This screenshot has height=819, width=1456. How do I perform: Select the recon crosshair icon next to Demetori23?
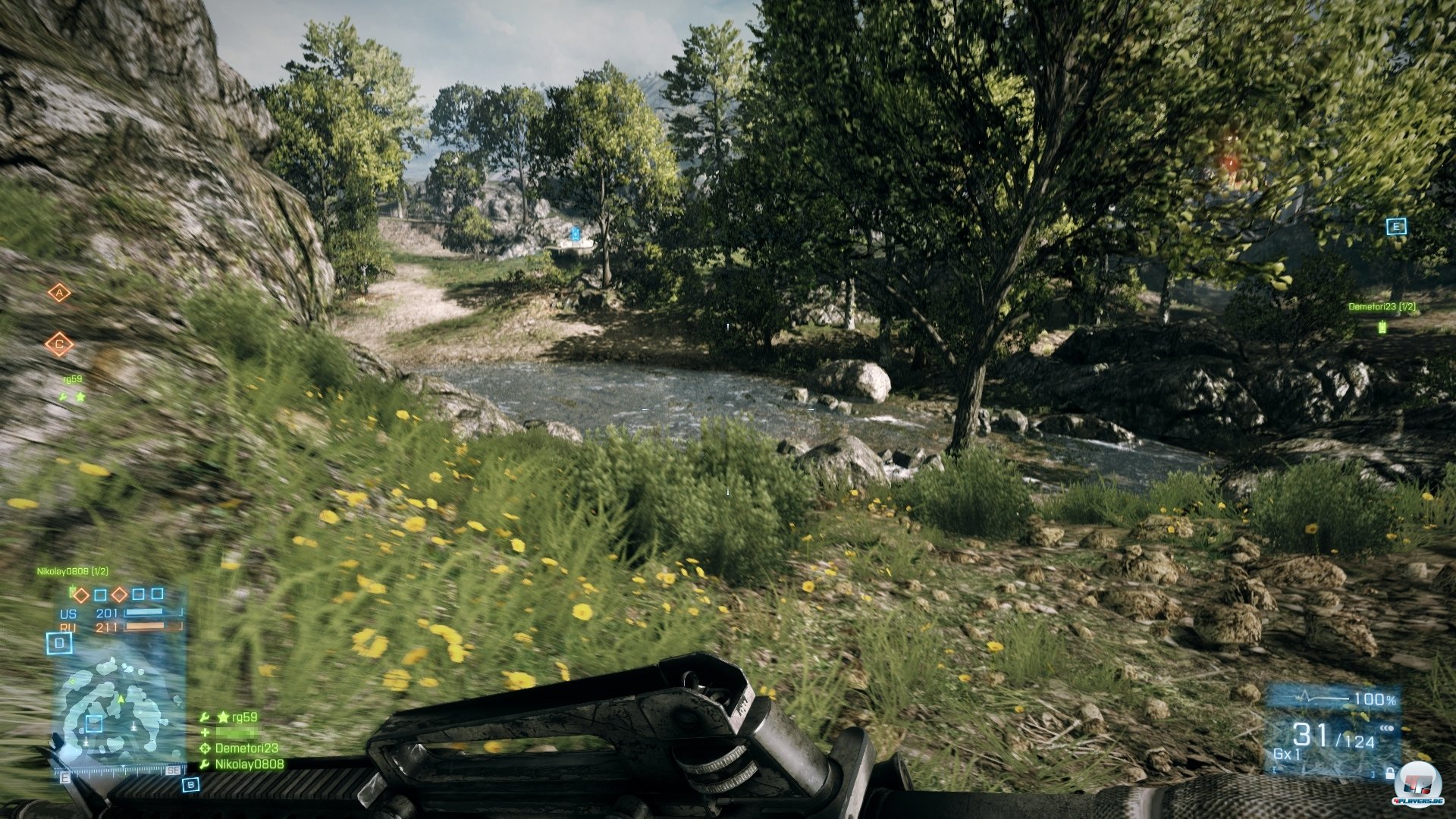coord(205,748)
